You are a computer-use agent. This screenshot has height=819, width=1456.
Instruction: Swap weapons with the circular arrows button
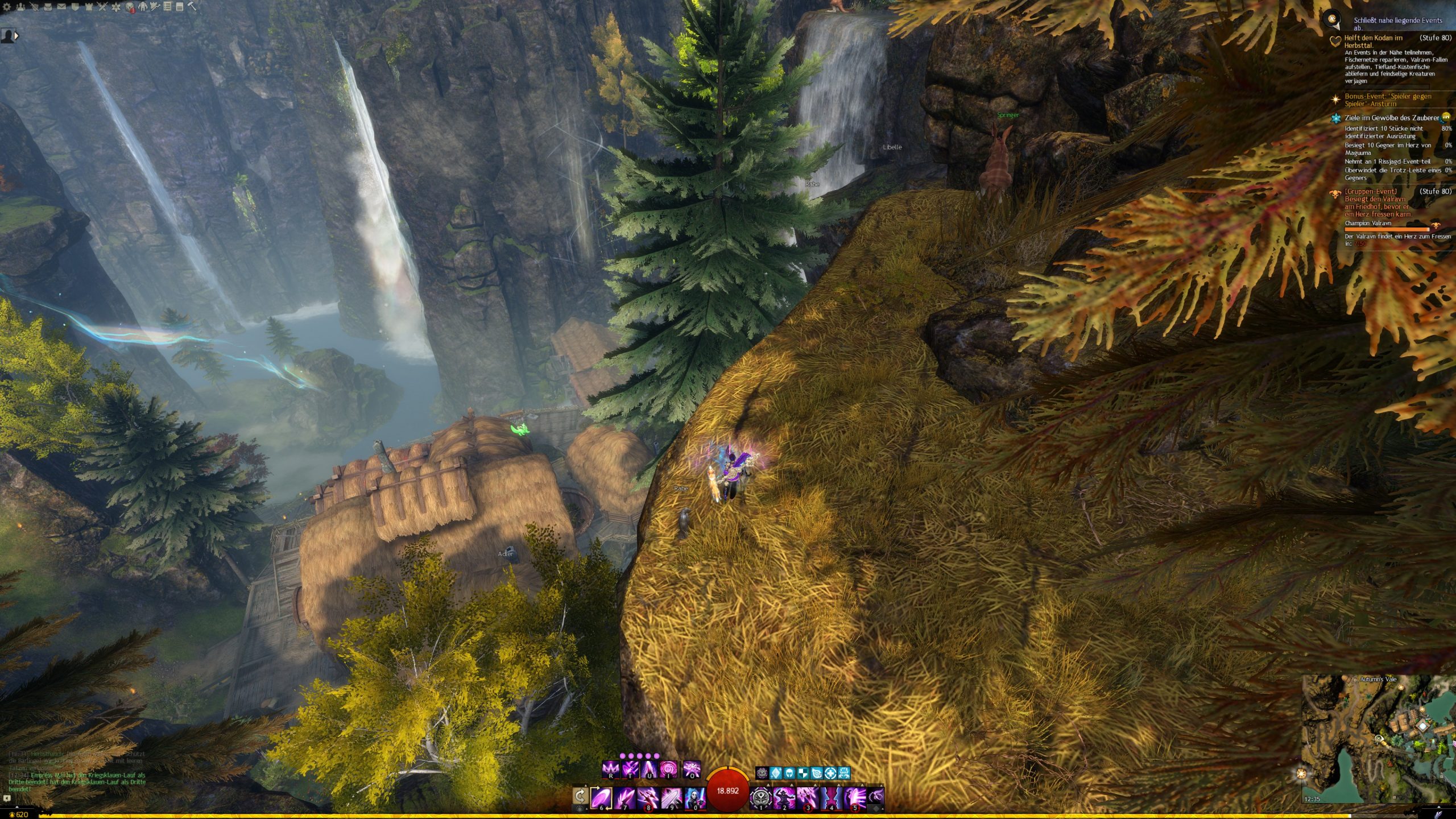[x=580, y=795]
